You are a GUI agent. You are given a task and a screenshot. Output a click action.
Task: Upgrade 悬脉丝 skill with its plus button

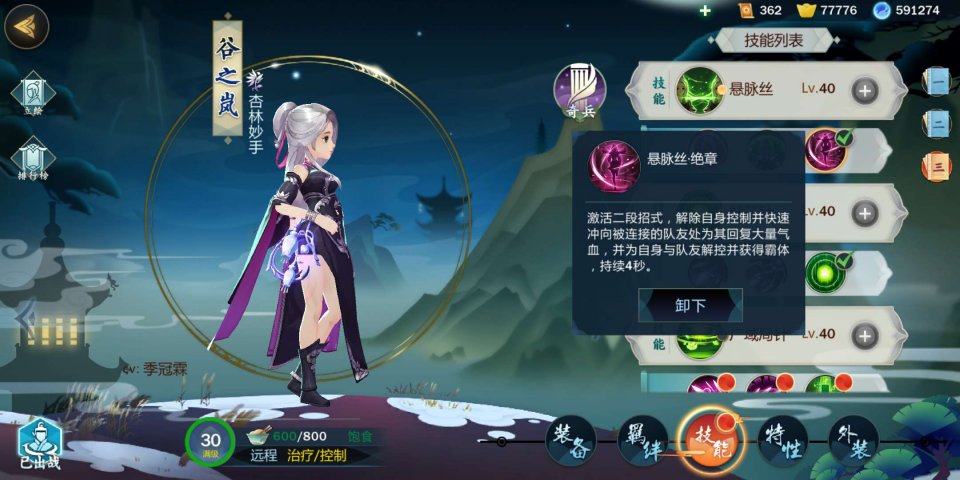coord(865,89)
